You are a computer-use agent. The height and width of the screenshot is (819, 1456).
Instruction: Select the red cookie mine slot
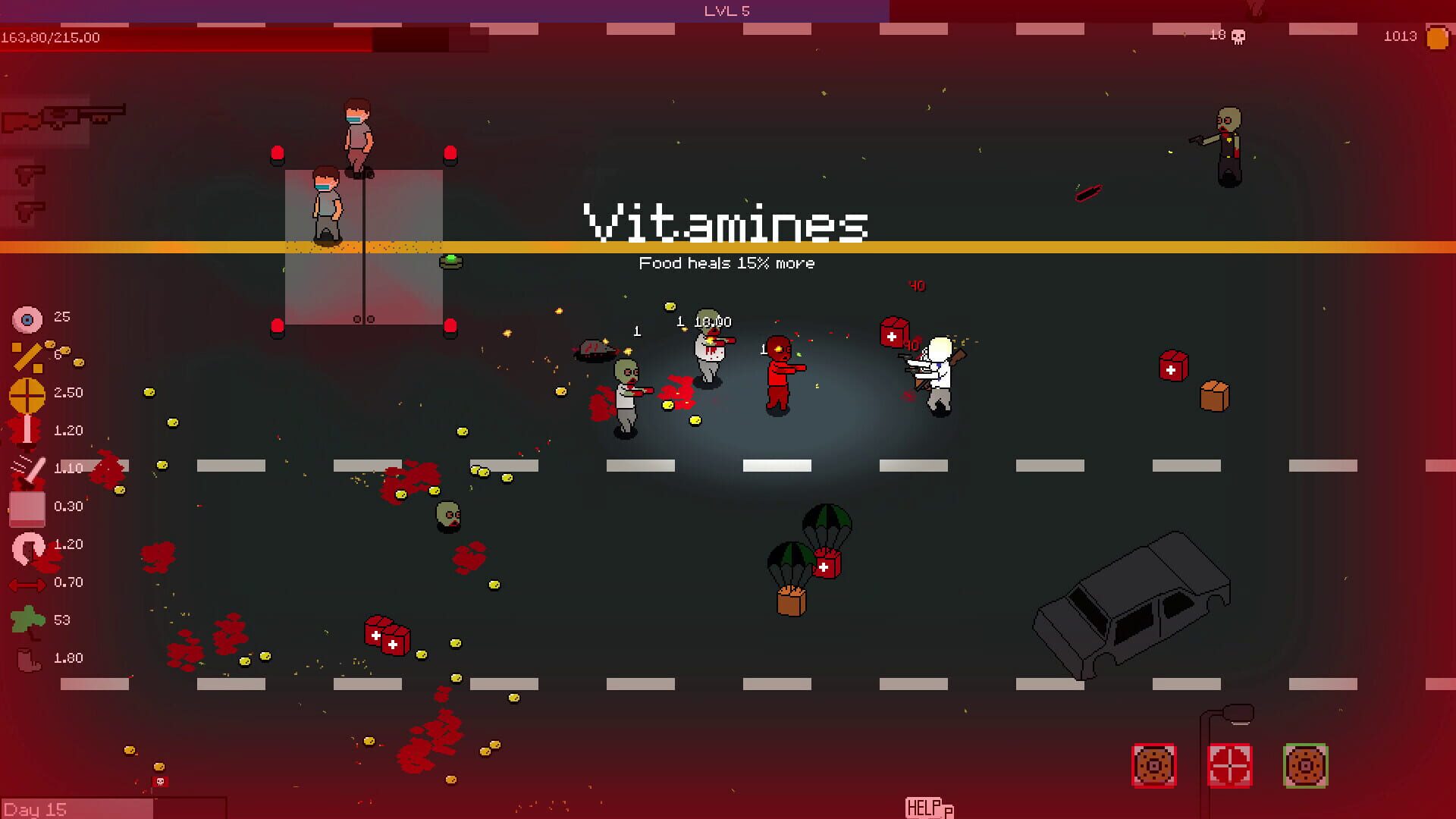tap(1153, 767)
